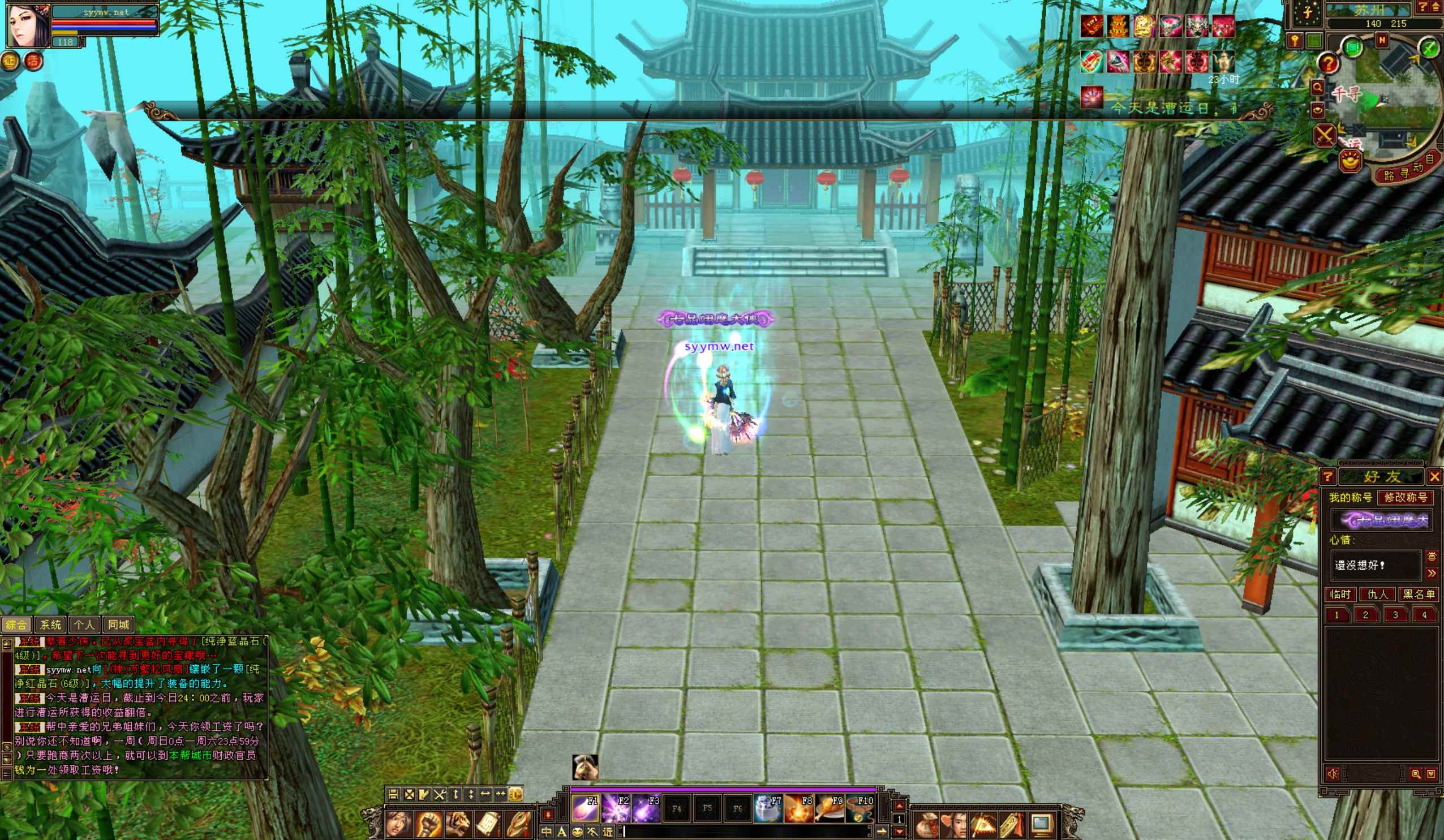Screen dimensions: 1444x840
Task: Open the 同城 same-city chat tab
Action: [x=119, y=624]
